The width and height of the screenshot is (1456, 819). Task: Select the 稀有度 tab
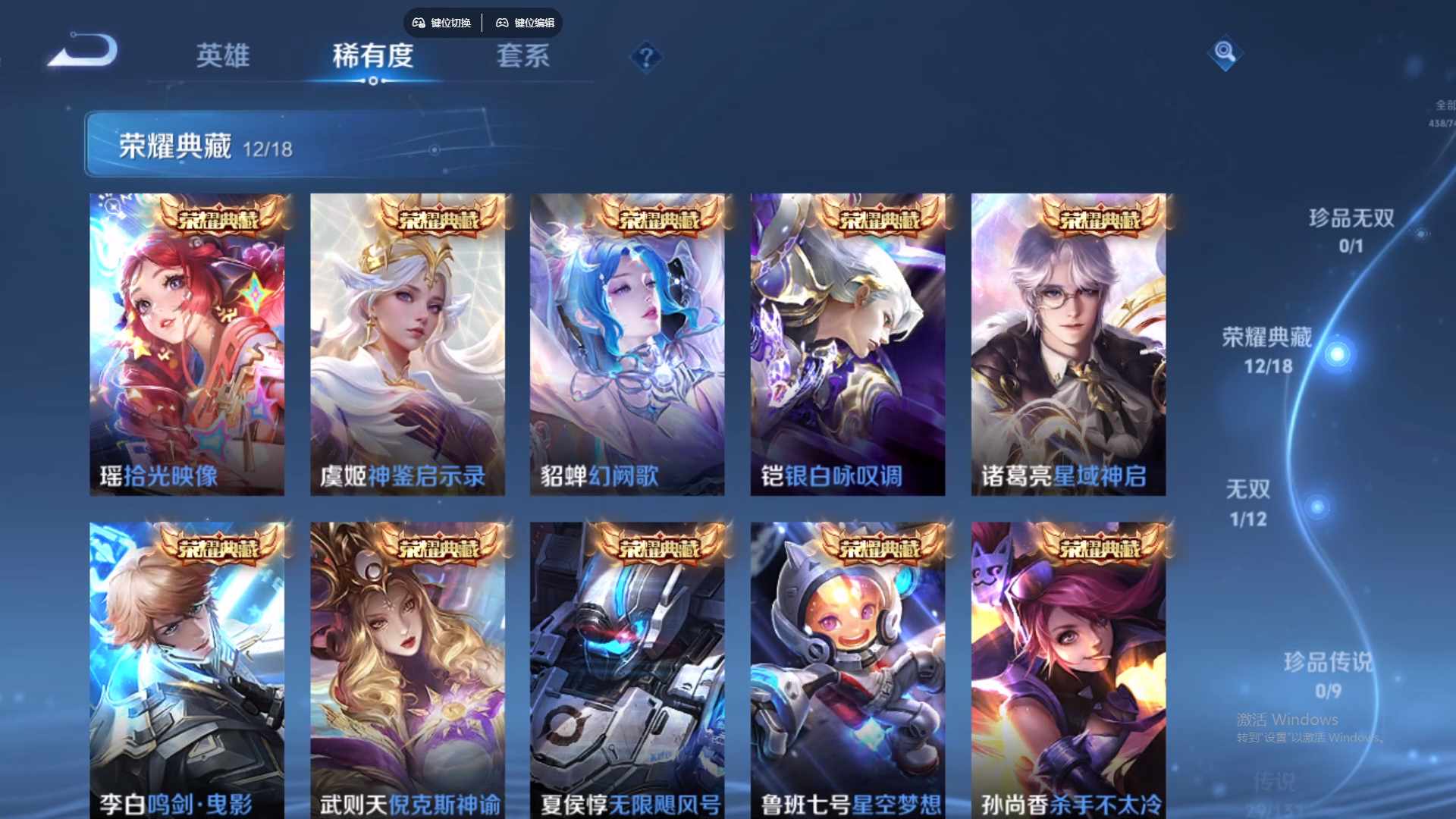tap(373, 56)
